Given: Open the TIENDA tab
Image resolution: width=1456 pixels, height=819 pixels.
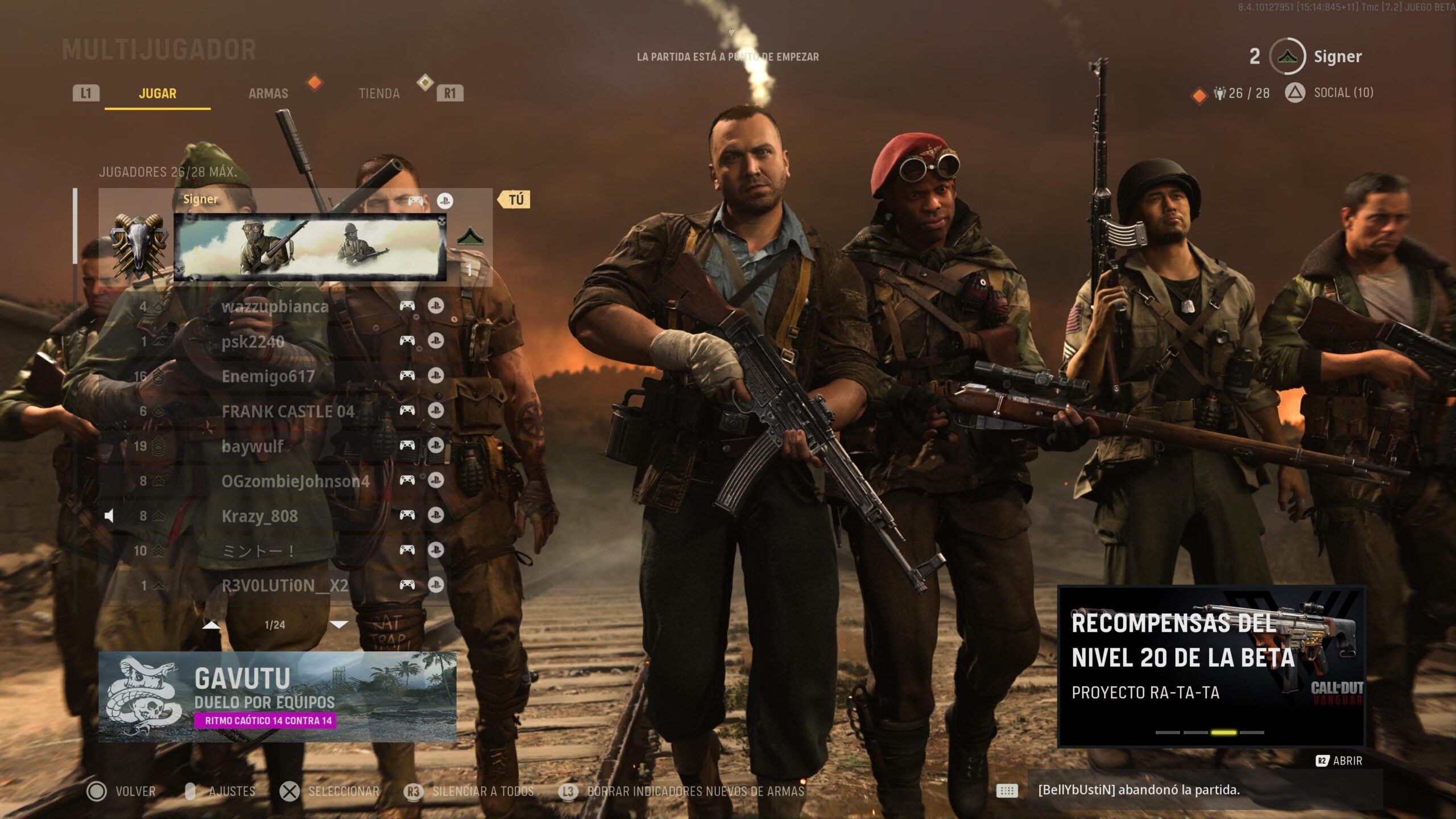Looking at the screenshot, I should pos(379,93).
